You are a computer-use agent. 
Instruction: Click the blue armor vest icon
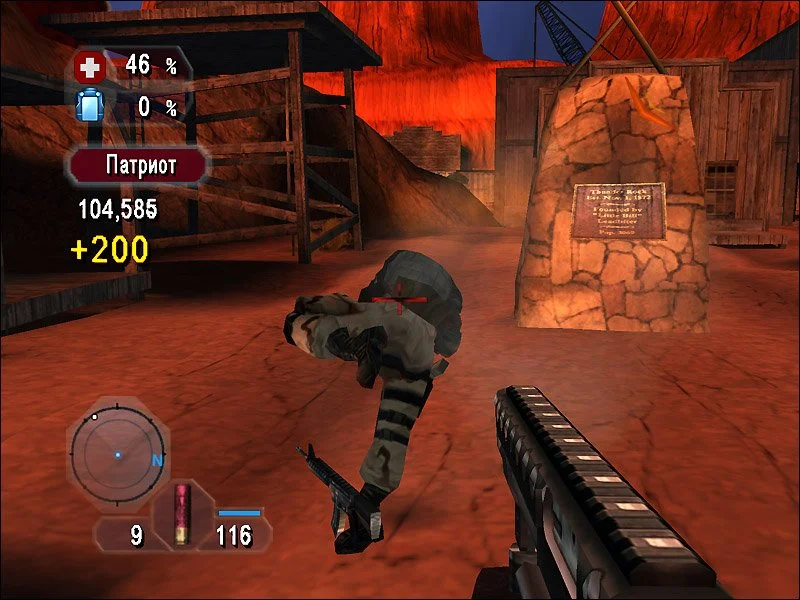89,105
